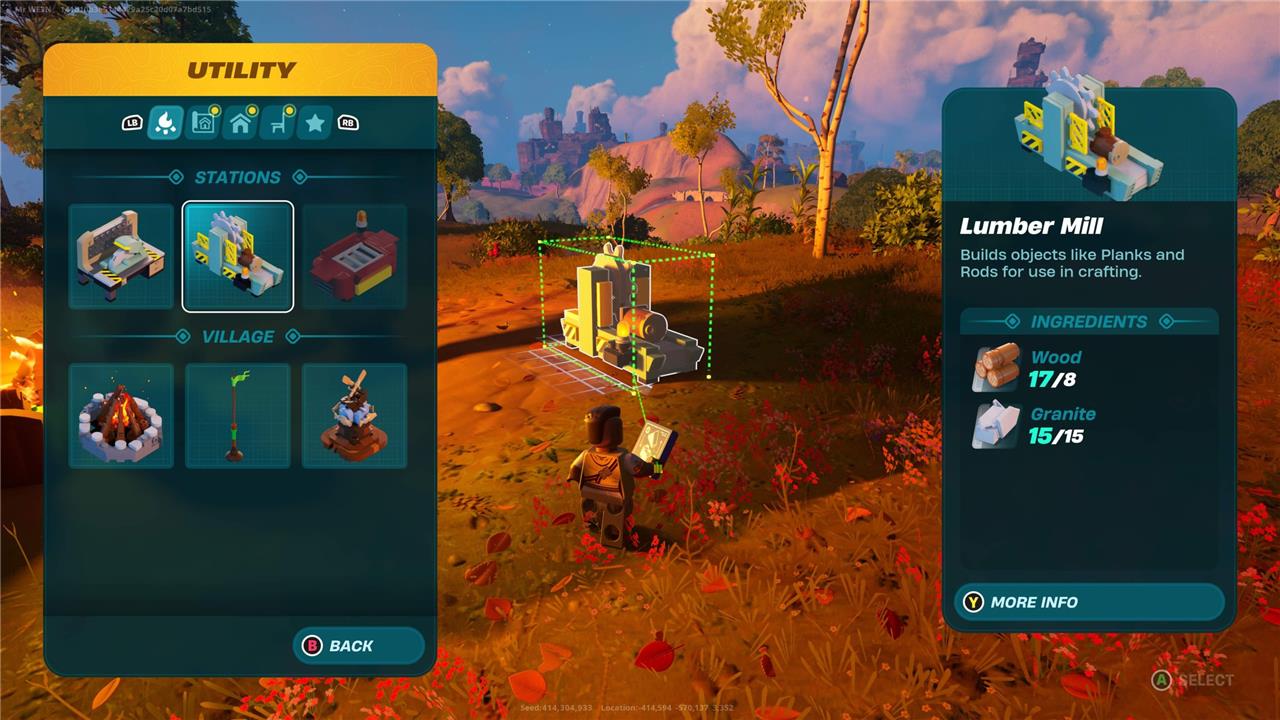Image resolution: width=1280 pixels, height=720 pixels.
Task: Switch to the house building tab
Action: click(240, 123)
